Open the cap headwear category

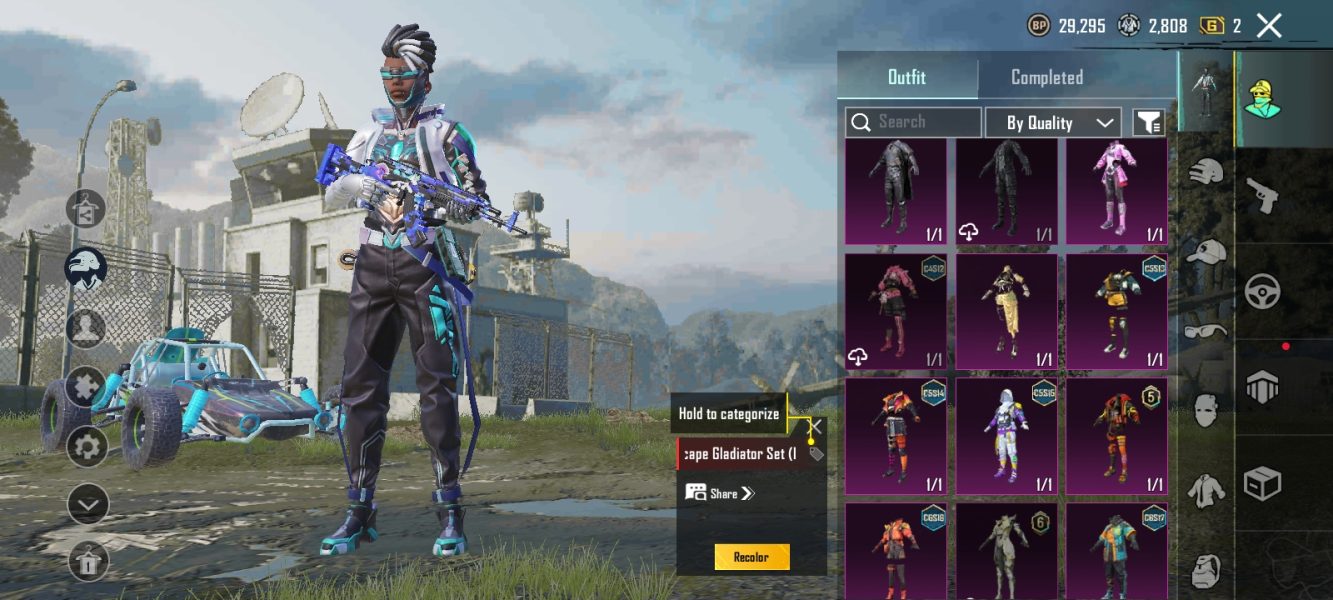tap(1206, 251)
